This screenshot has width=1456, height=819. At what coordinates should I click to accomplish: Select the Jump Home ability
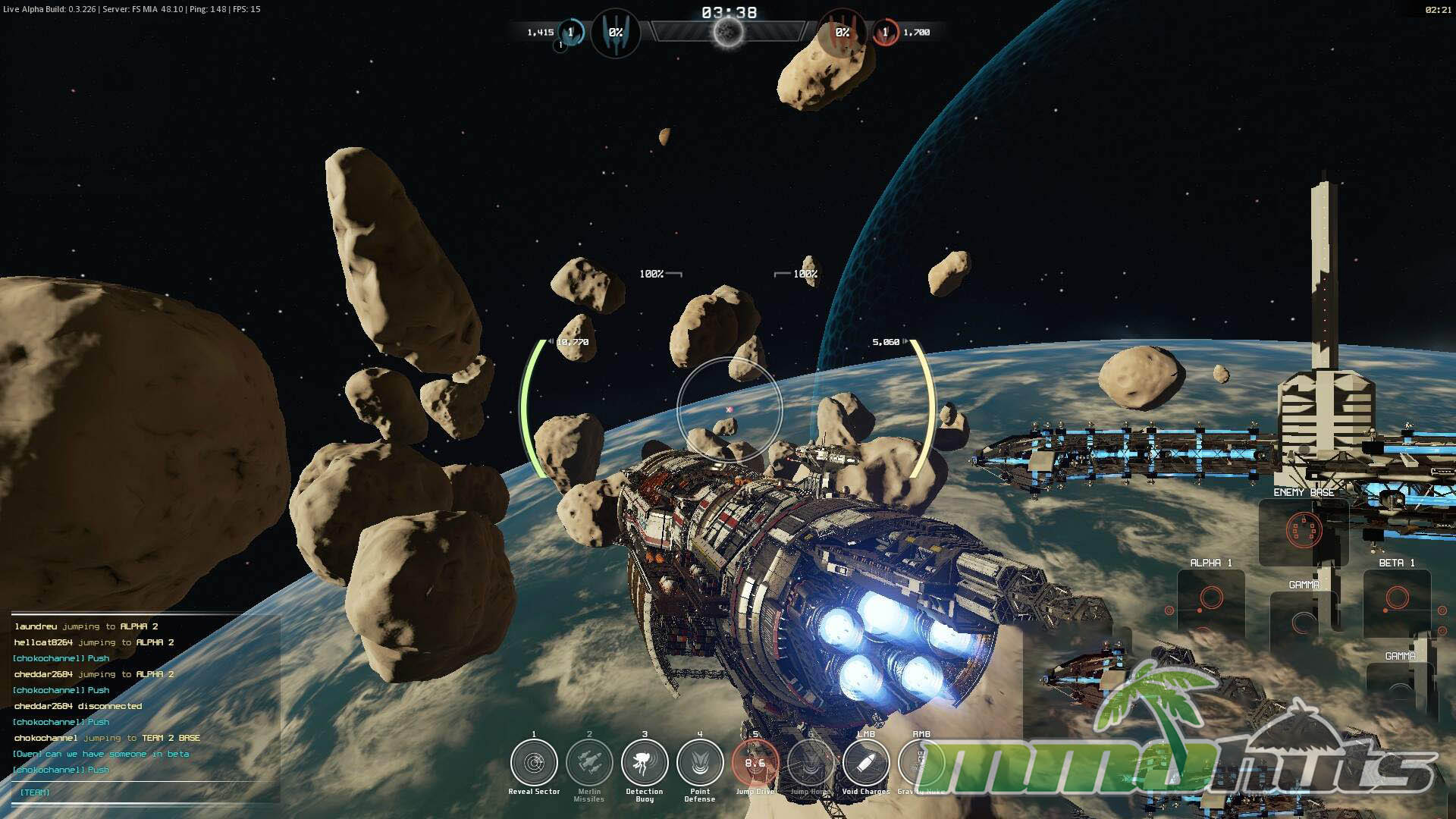click(x=811, y=763)
